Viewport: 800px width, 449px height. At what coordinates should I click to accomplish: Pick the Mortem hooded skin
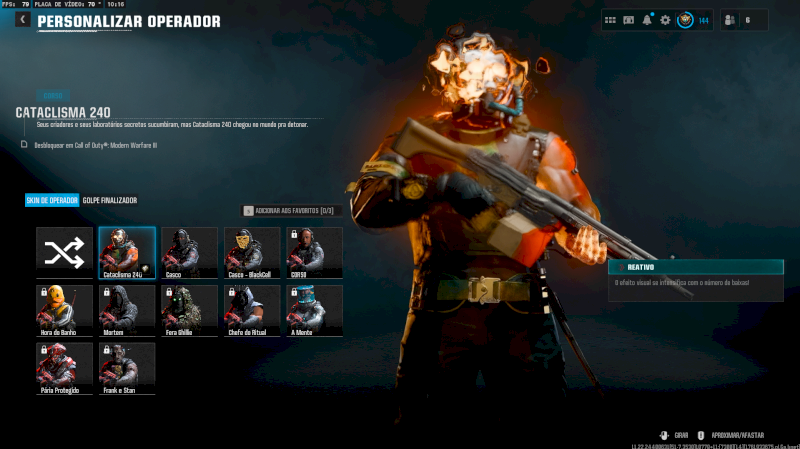(127, 310)
